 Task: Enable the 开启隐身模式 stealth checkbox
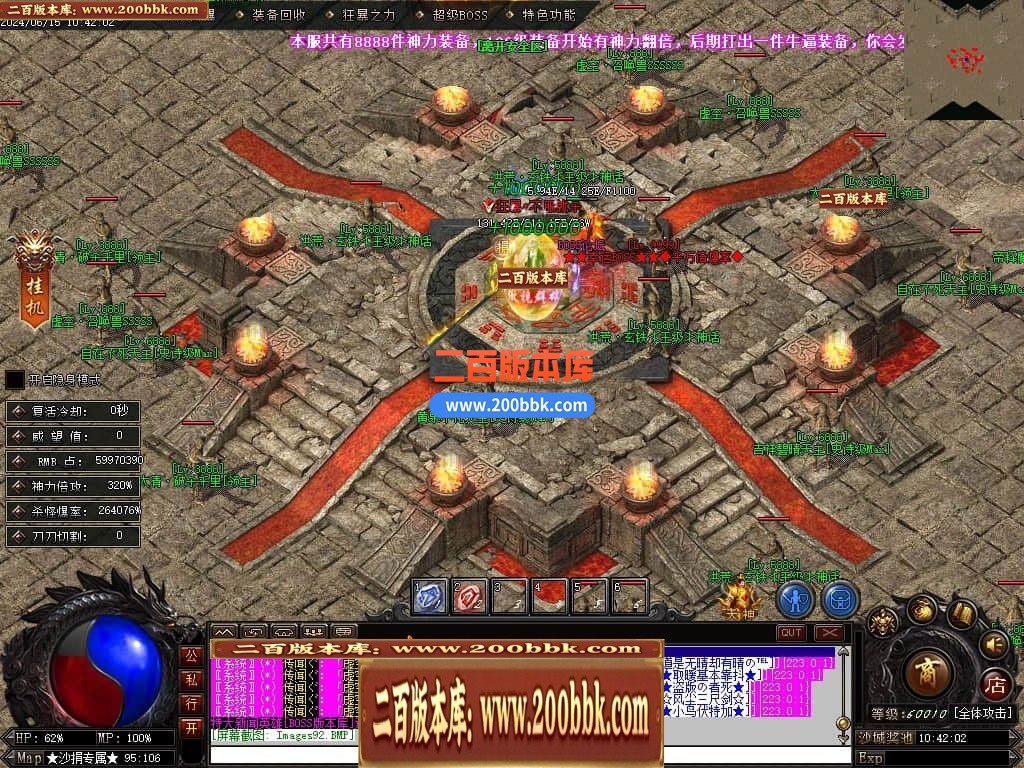coord(15,380)
